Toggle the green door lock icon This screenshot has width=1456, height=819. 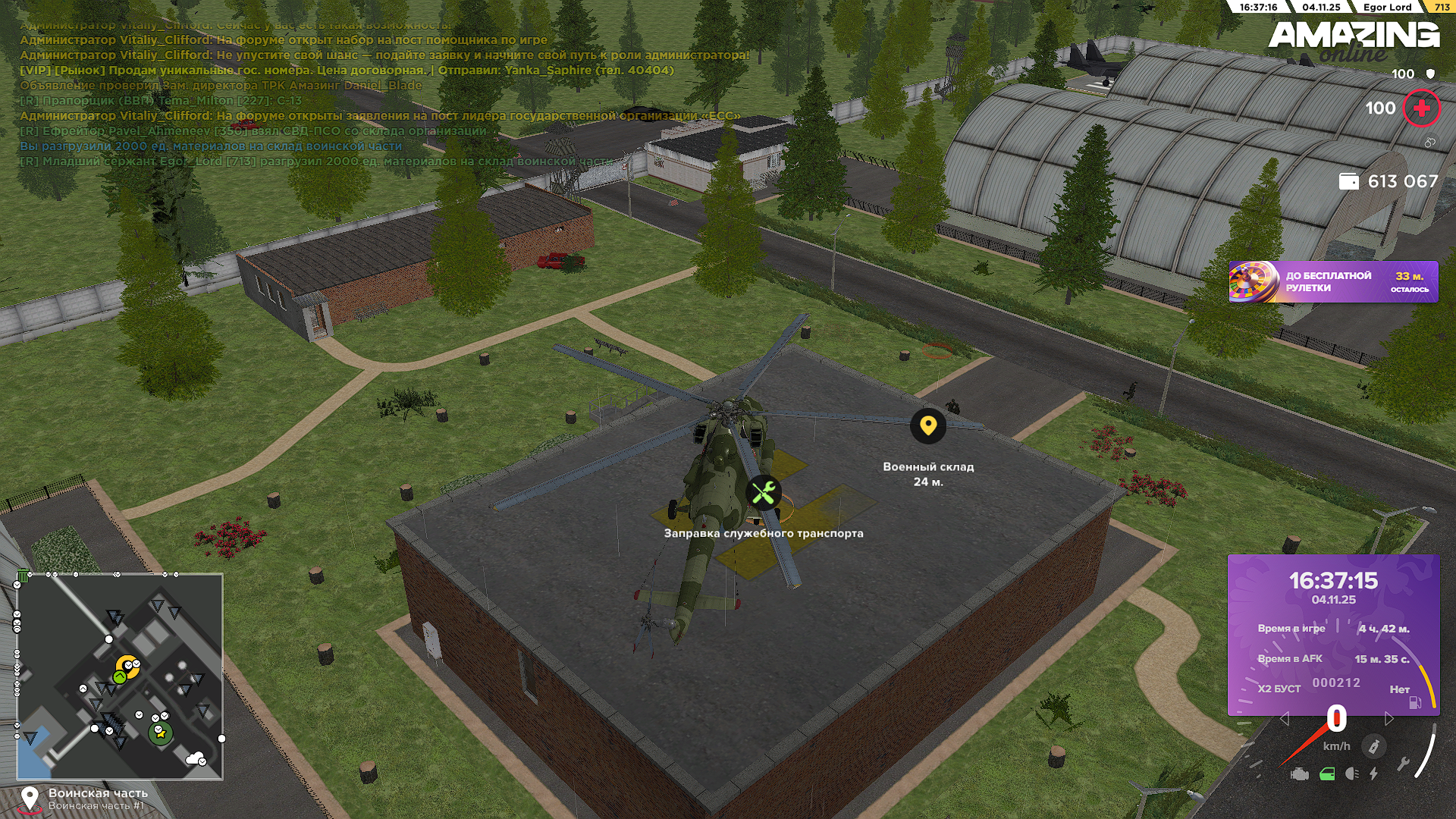[x=1327, y=774]
